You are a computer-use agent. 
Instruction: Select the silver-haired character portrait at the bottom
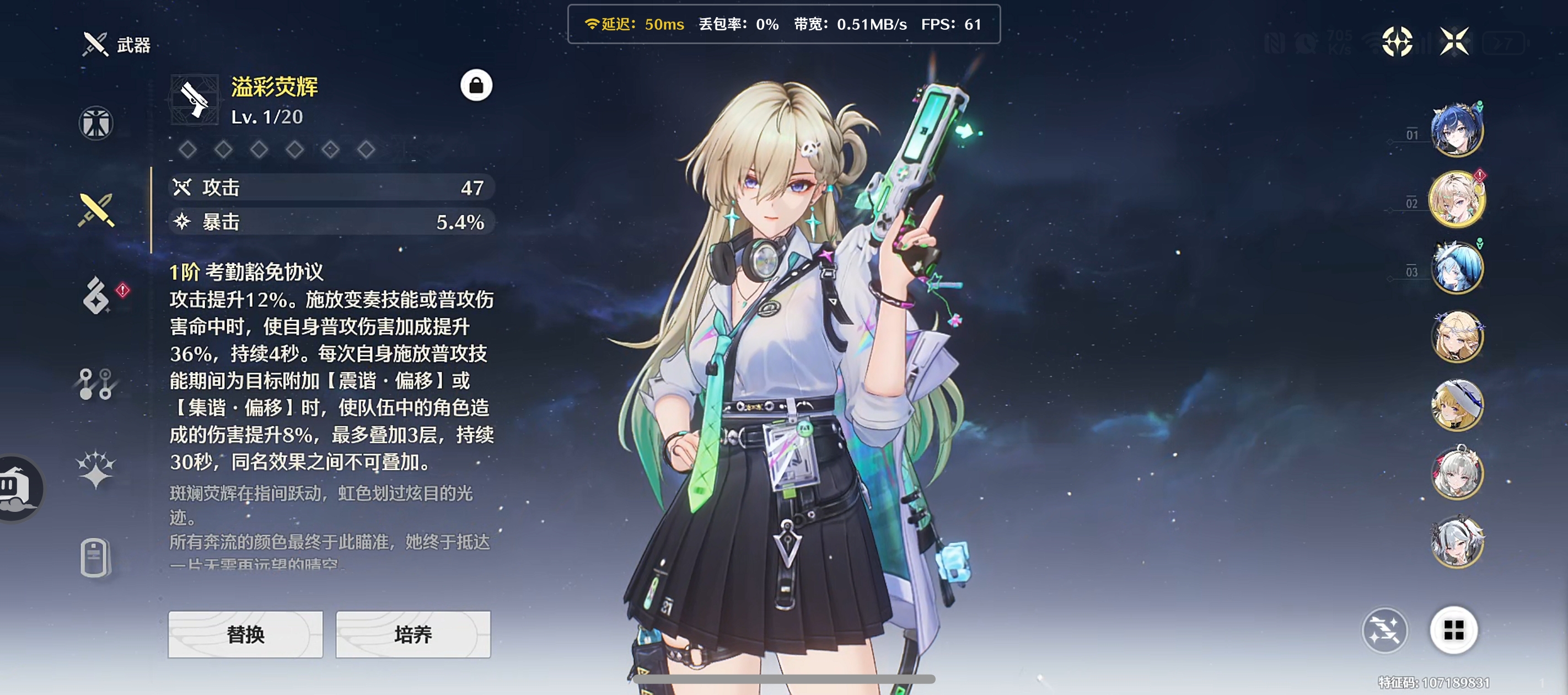click(1457, 542)
